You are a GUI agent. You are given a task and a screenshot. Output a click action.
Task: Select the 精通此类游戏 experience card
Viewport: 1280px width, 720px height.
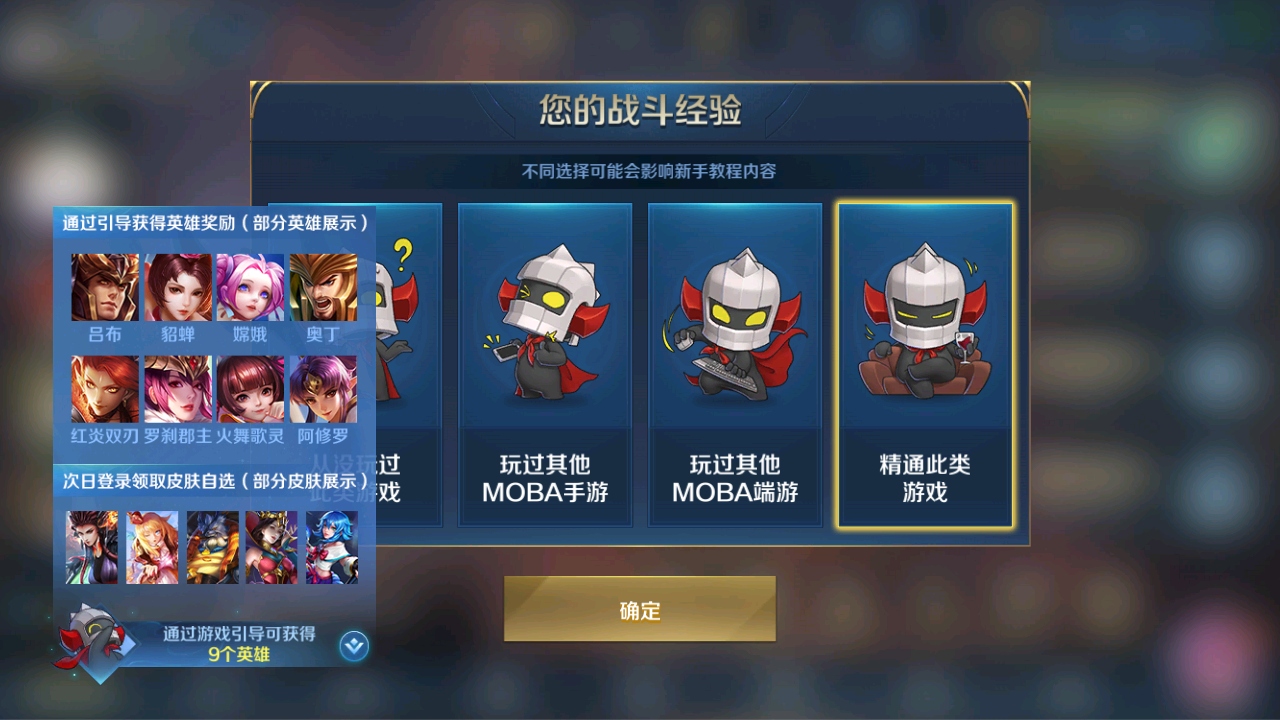click(925, 365)
